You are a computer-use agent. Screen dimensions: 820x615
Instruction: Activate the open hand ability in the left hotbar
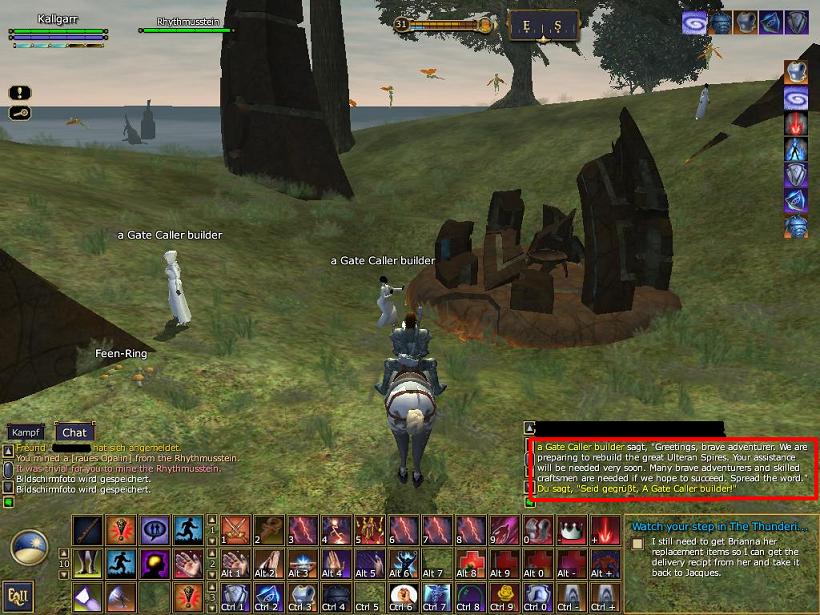click(x=188, y=564)
